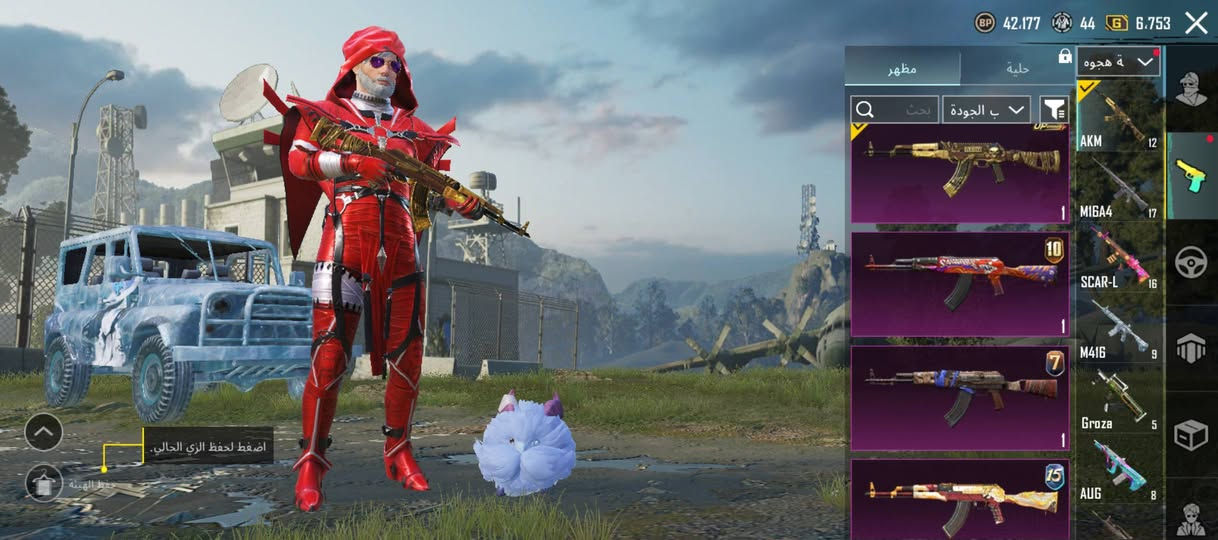Open the weapon type dropdown above AKM
Viewport: 1218px width, 540px height.
click(1118, 62)
